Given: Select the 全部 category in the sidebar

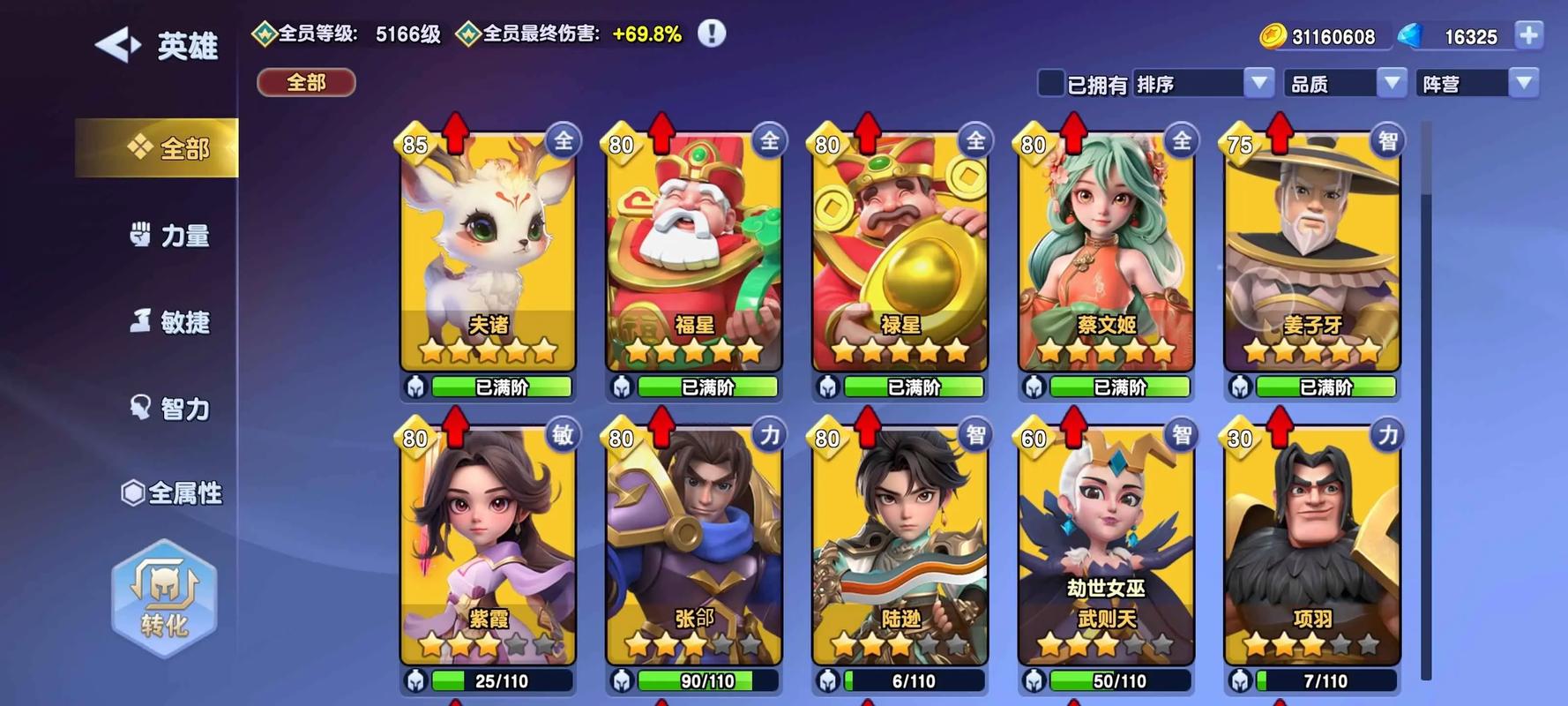Looking at the screenshot, I should [168, 148].
